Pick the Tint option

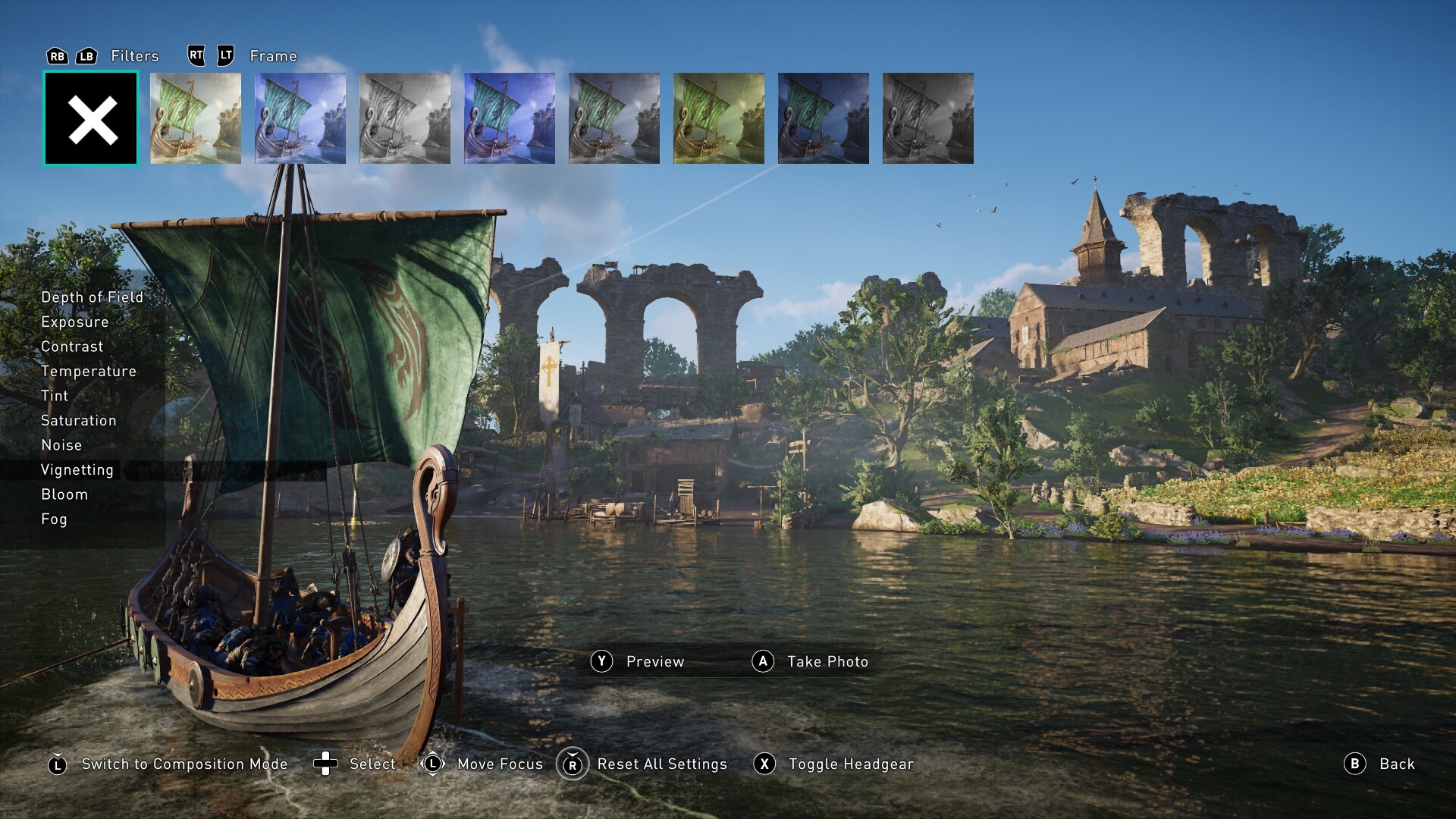pyautogui.click(x=55, y=396)
